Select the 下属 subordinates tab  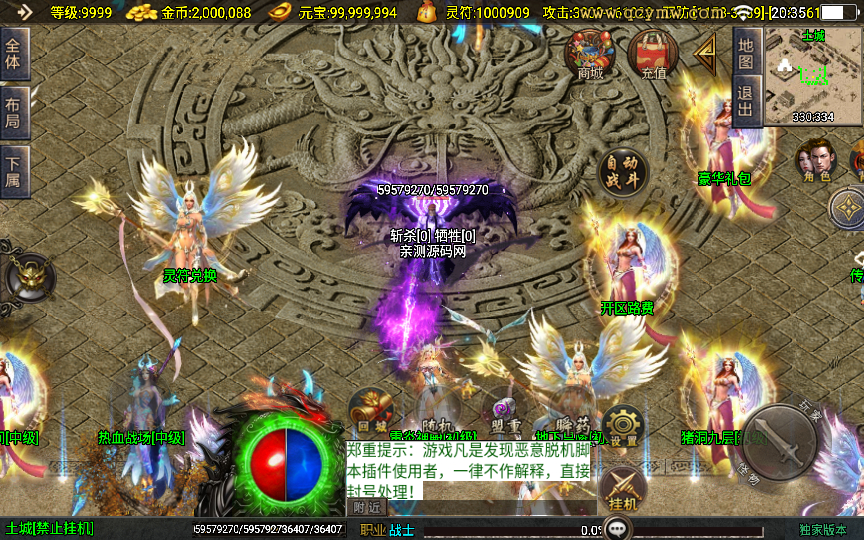[13, 172]
